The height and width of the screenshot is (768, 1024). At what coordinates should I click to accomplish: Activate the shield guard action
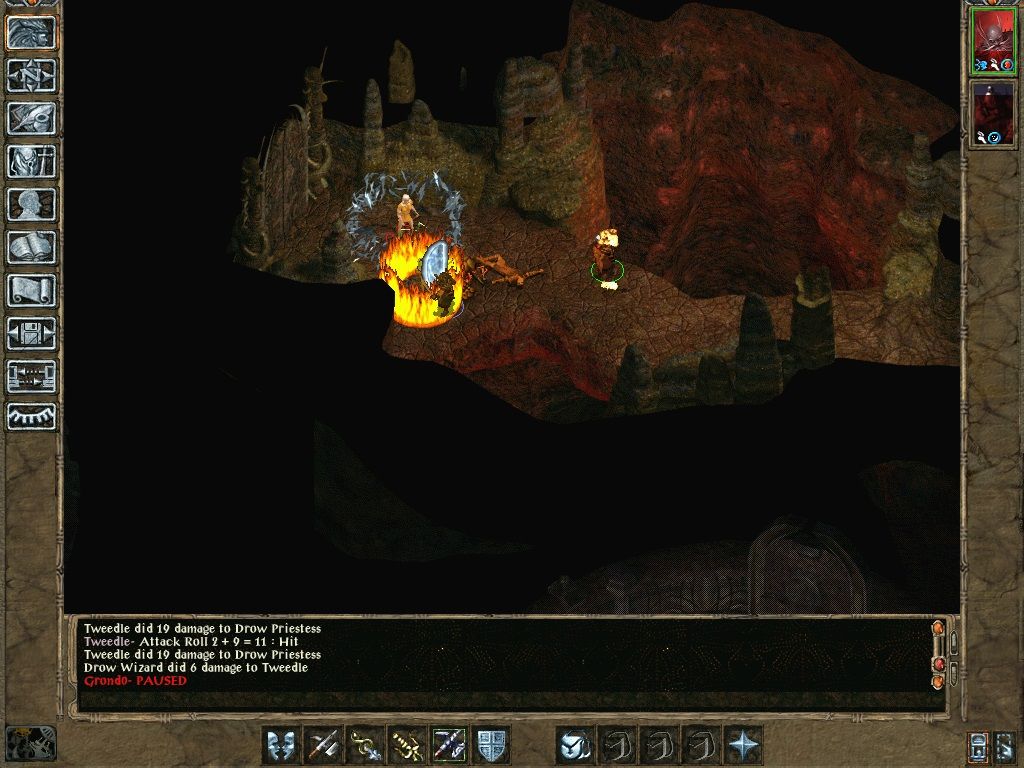491,745
